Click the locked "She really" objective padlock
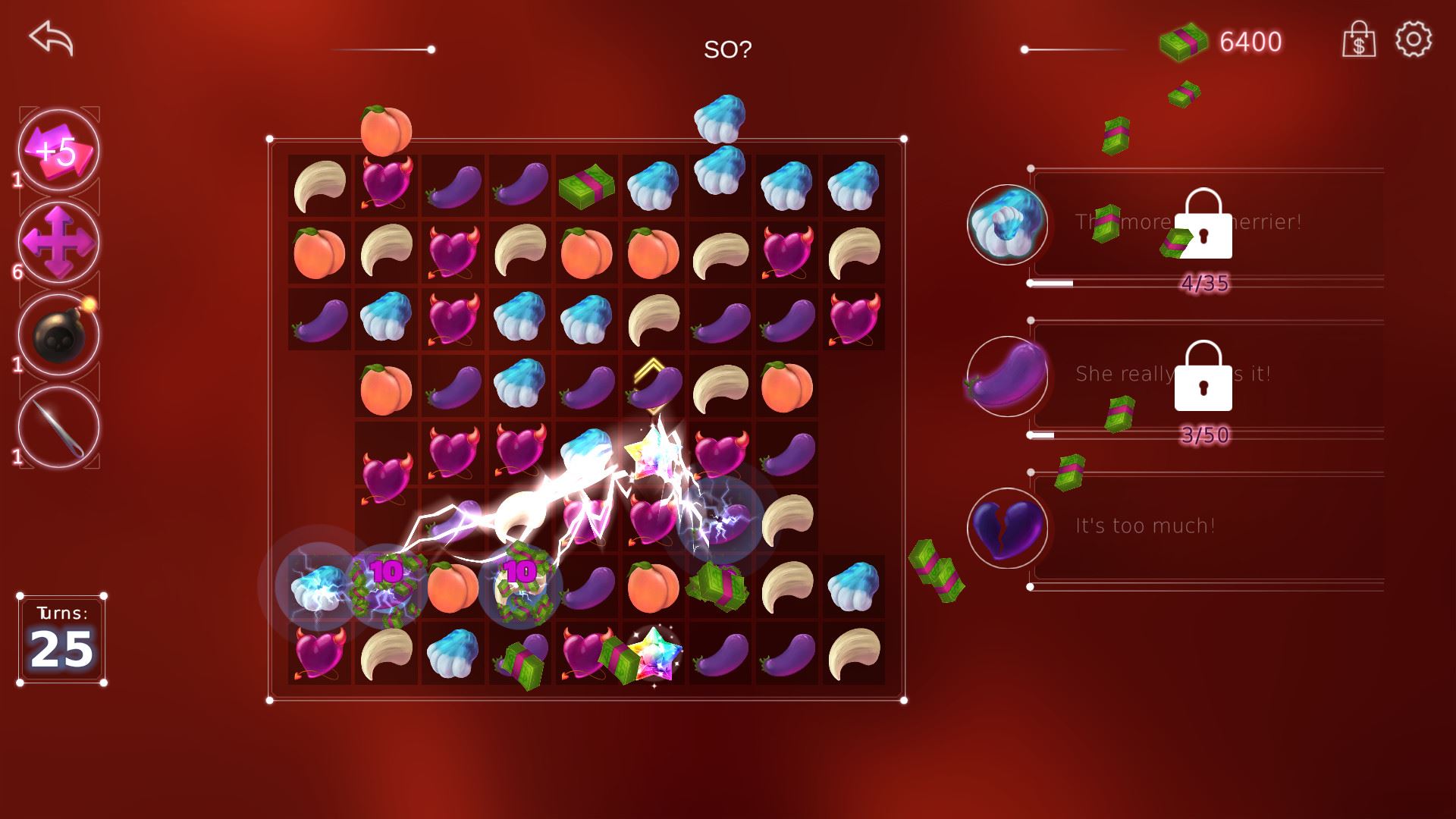 [1203, 377]
